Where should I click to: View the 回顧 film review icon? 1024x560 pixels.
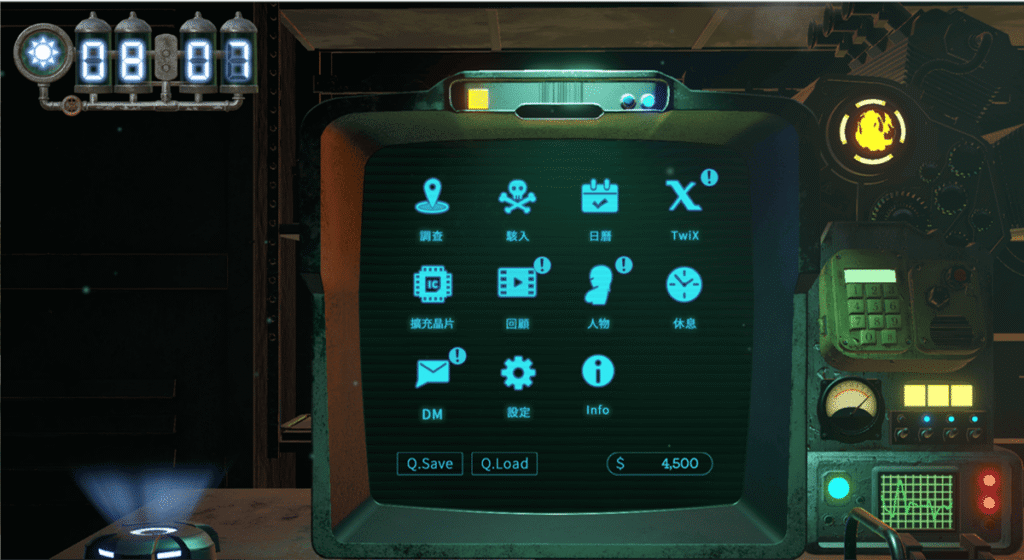pos(517,285)
